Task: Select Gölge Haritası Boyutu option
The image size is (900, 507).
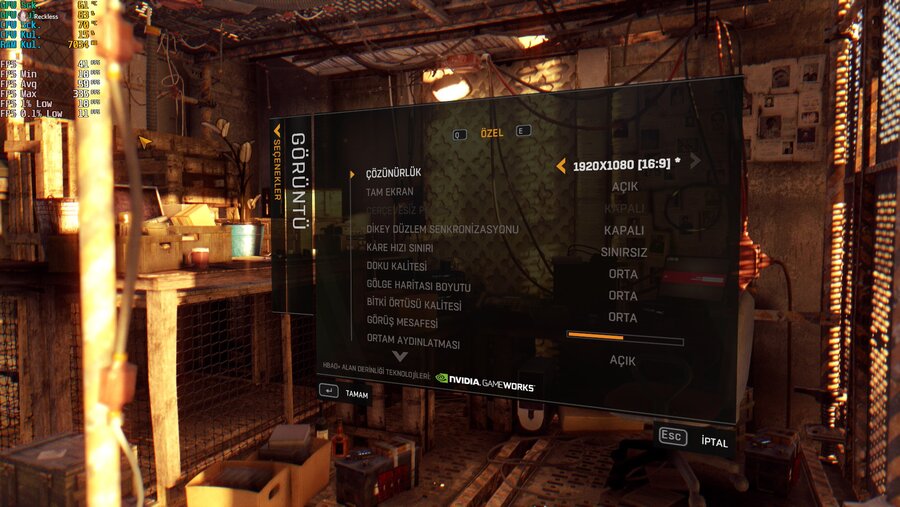Action: click(418, 287)
